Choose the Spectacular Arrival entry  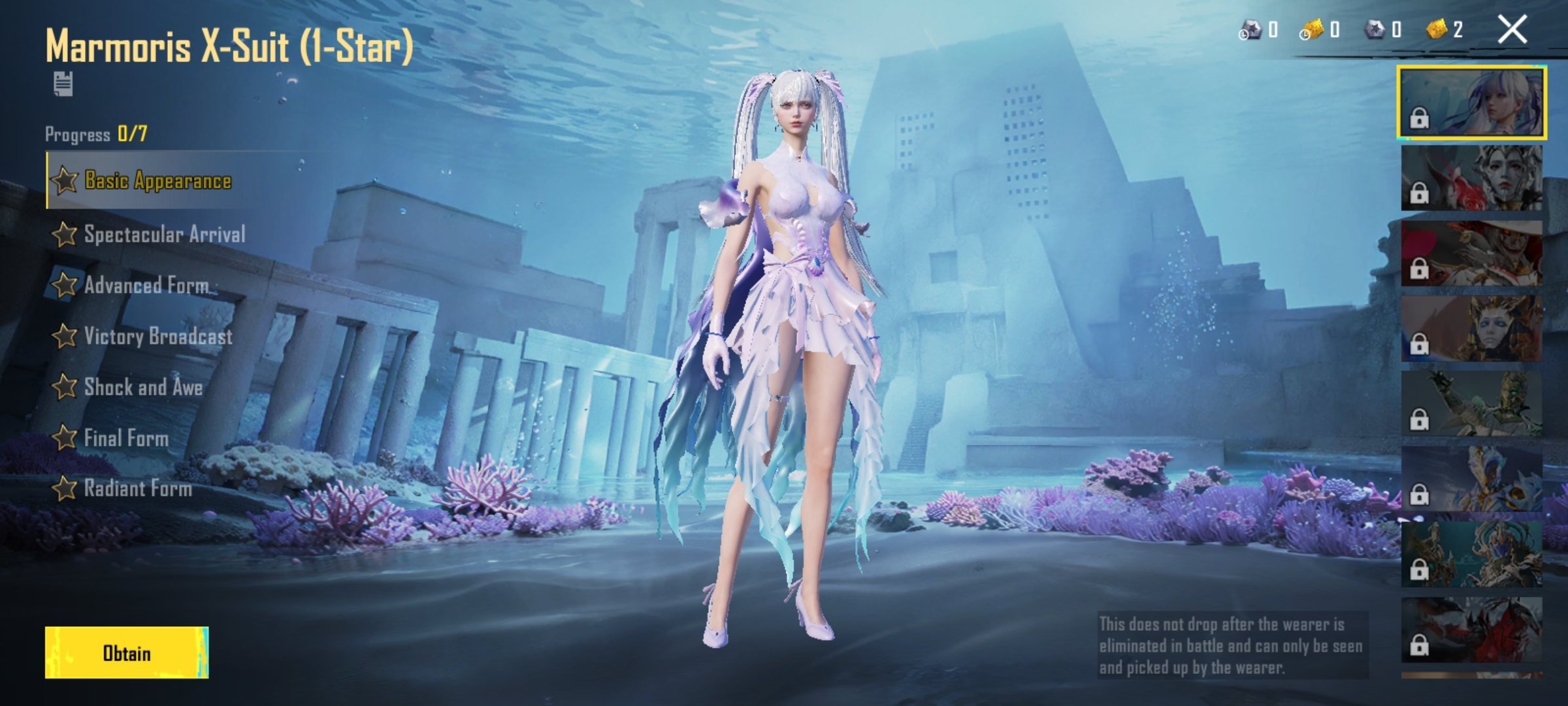click(x=163, y=234)
